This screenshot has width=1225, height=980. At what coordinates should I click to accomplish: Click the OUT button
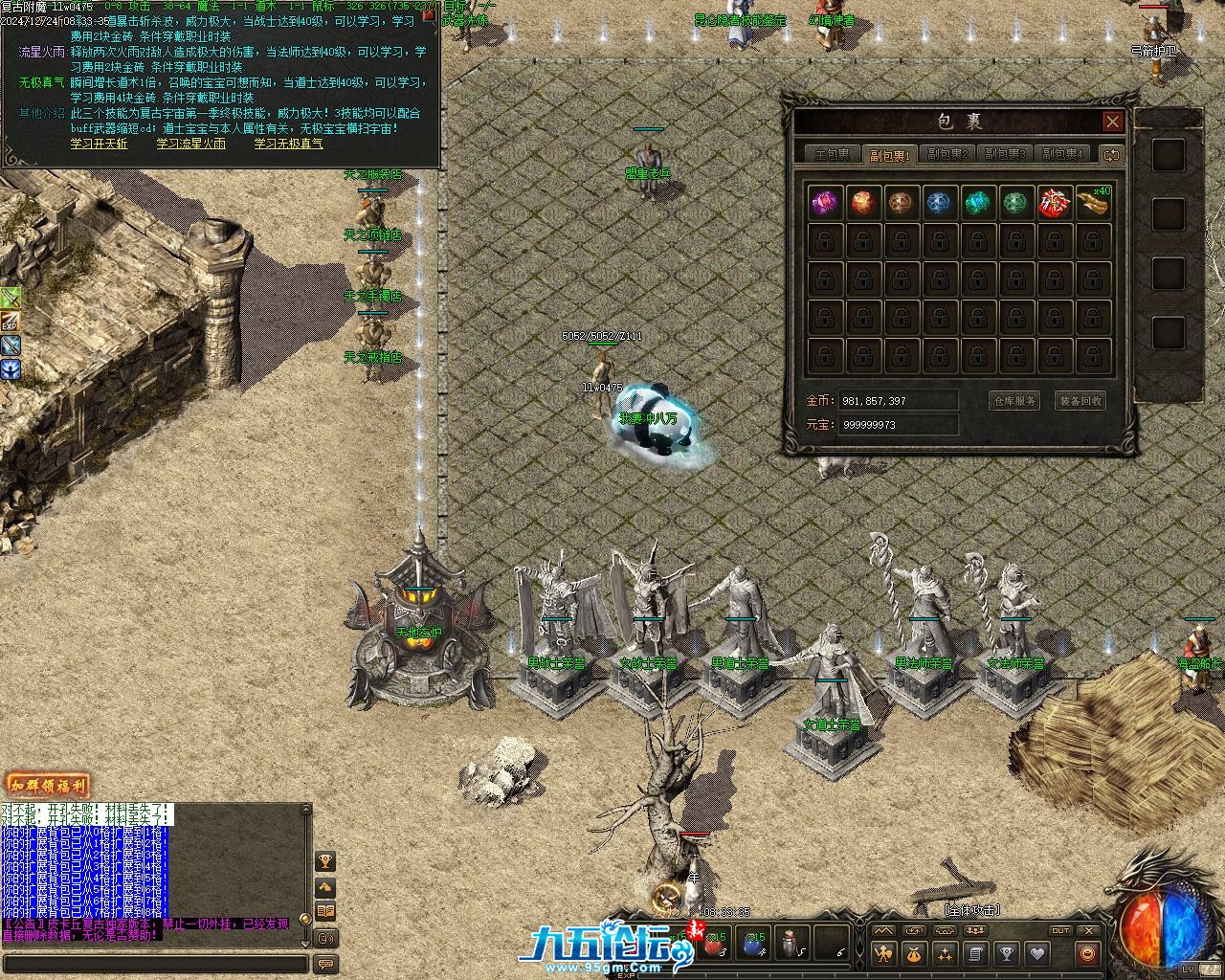pyautogui.click(x=1060, y=930)
